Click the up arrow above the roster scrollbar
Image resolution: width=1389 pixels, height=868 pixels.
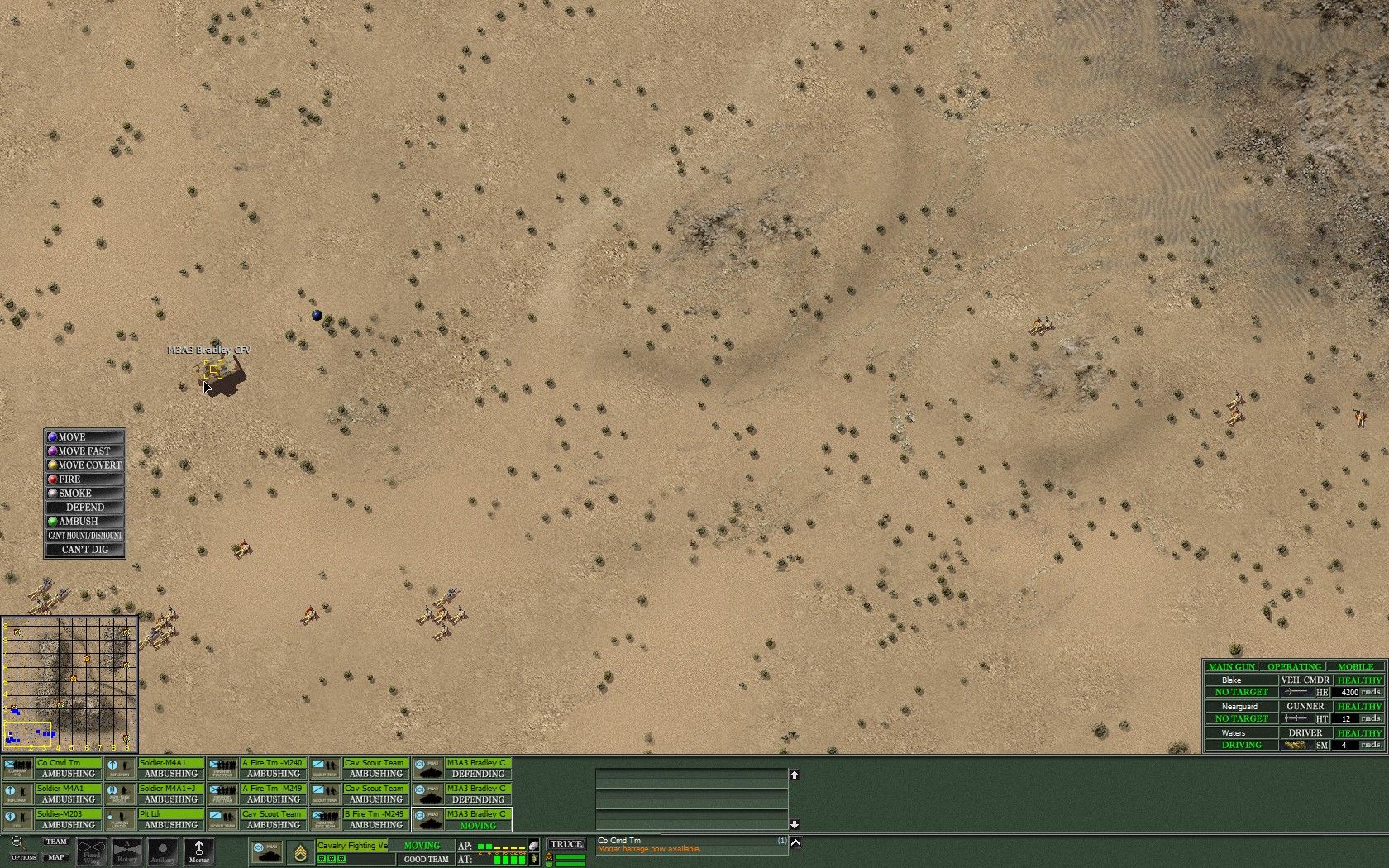coord(795,776)
